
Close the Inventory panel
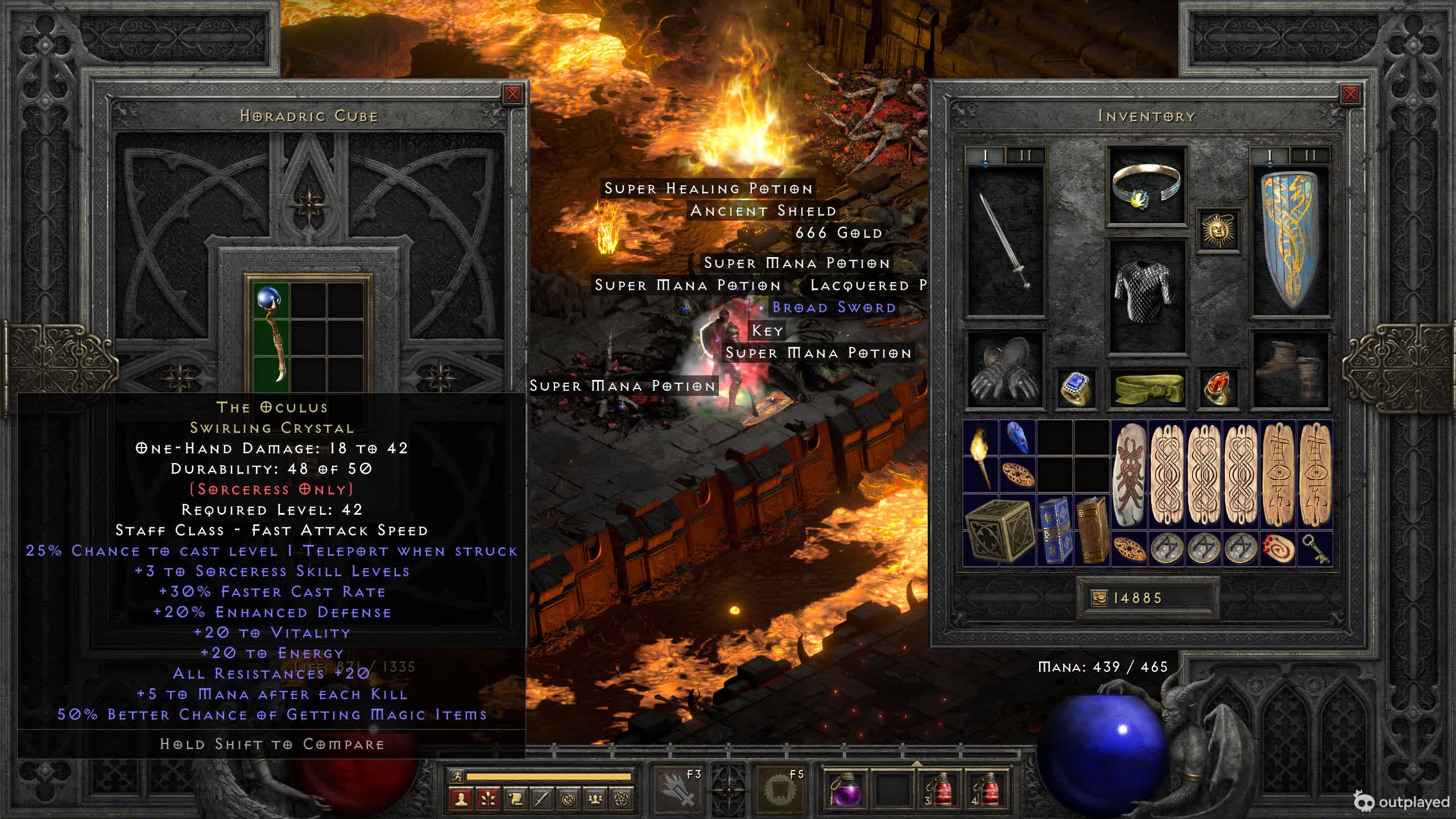click(1350, 94)
